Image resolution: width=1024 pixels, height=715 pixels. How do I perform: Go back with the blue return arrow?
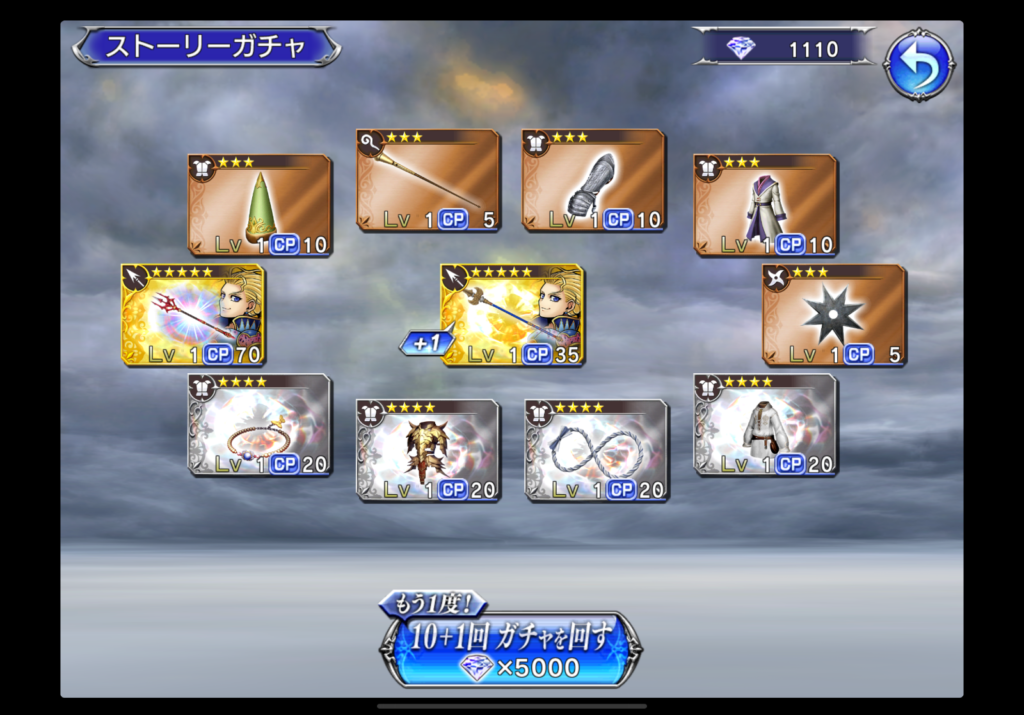coord(917,65)
